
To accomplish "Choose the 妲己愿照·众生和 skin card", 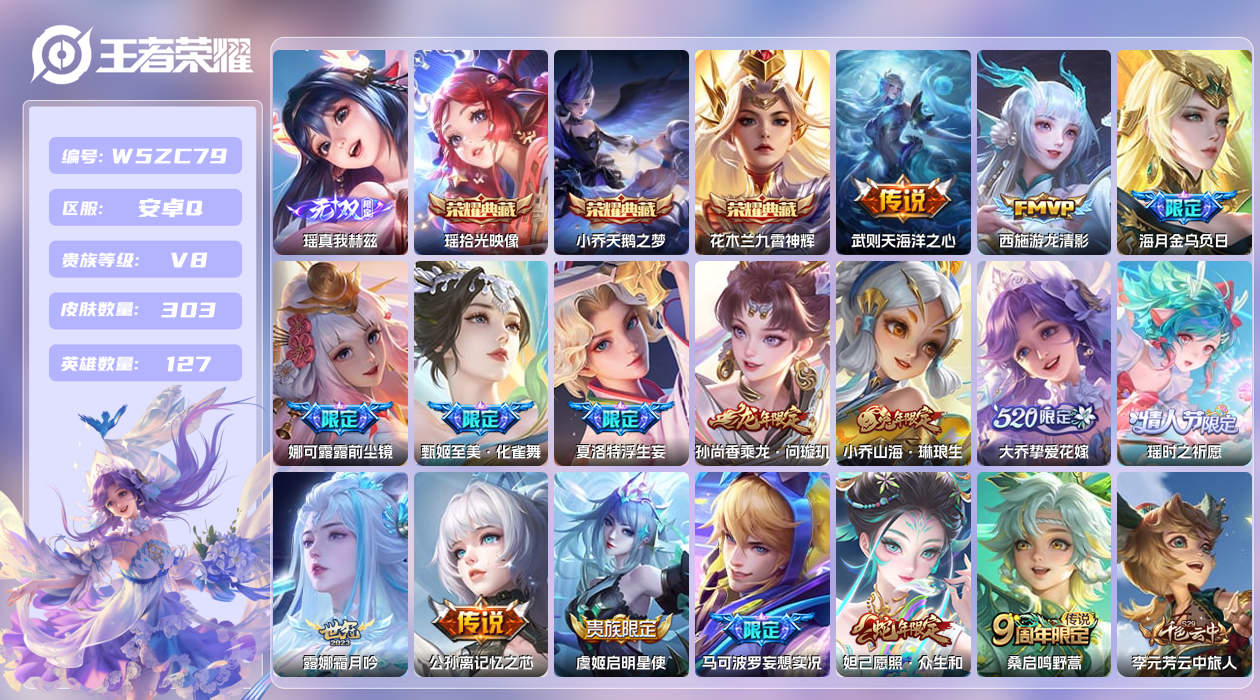I will (x=903, y=574).
